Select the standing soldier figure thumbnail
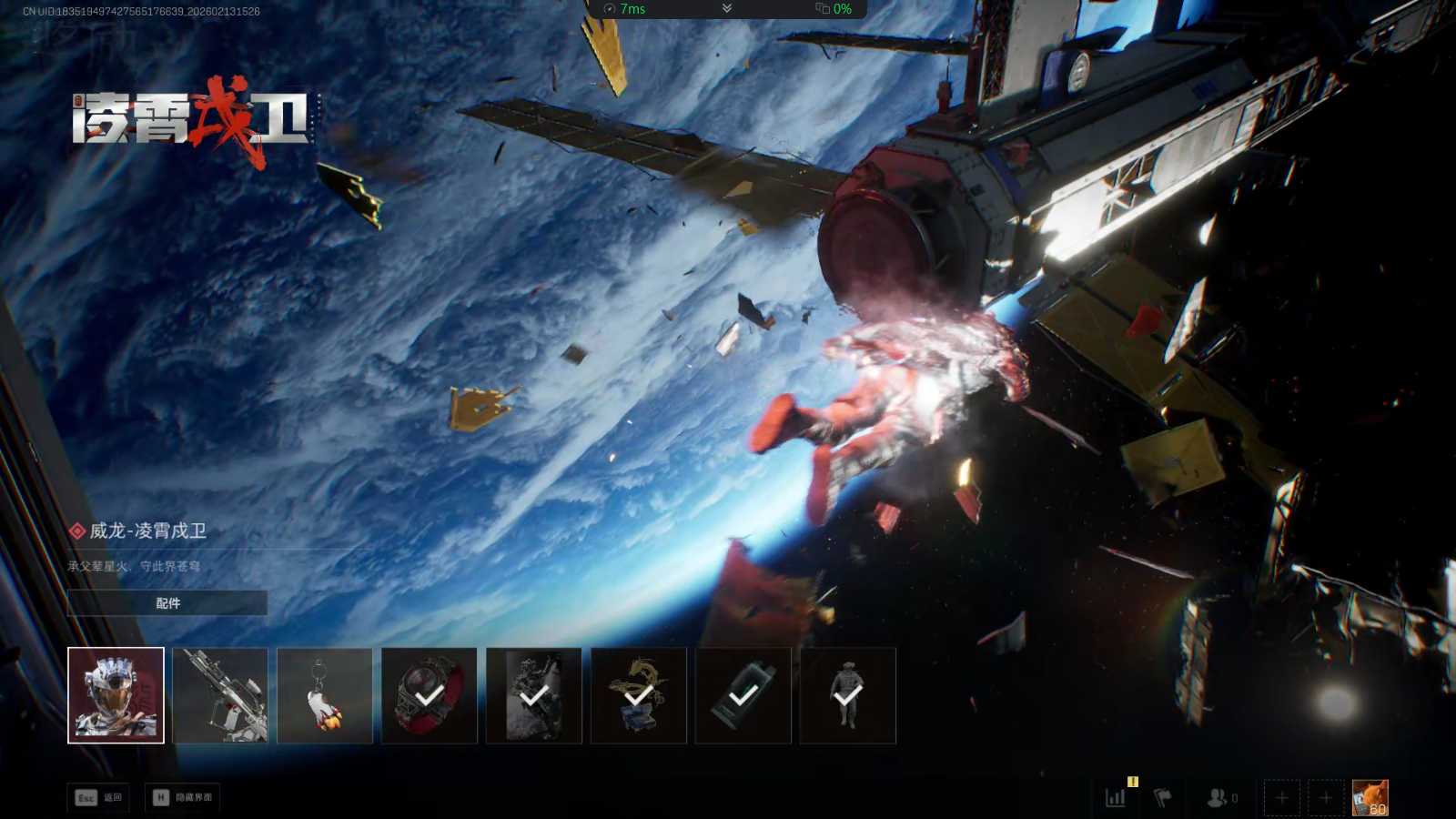Image resolution: width=1456 pixels, height=819 pixels. click(x=848, y=695)
